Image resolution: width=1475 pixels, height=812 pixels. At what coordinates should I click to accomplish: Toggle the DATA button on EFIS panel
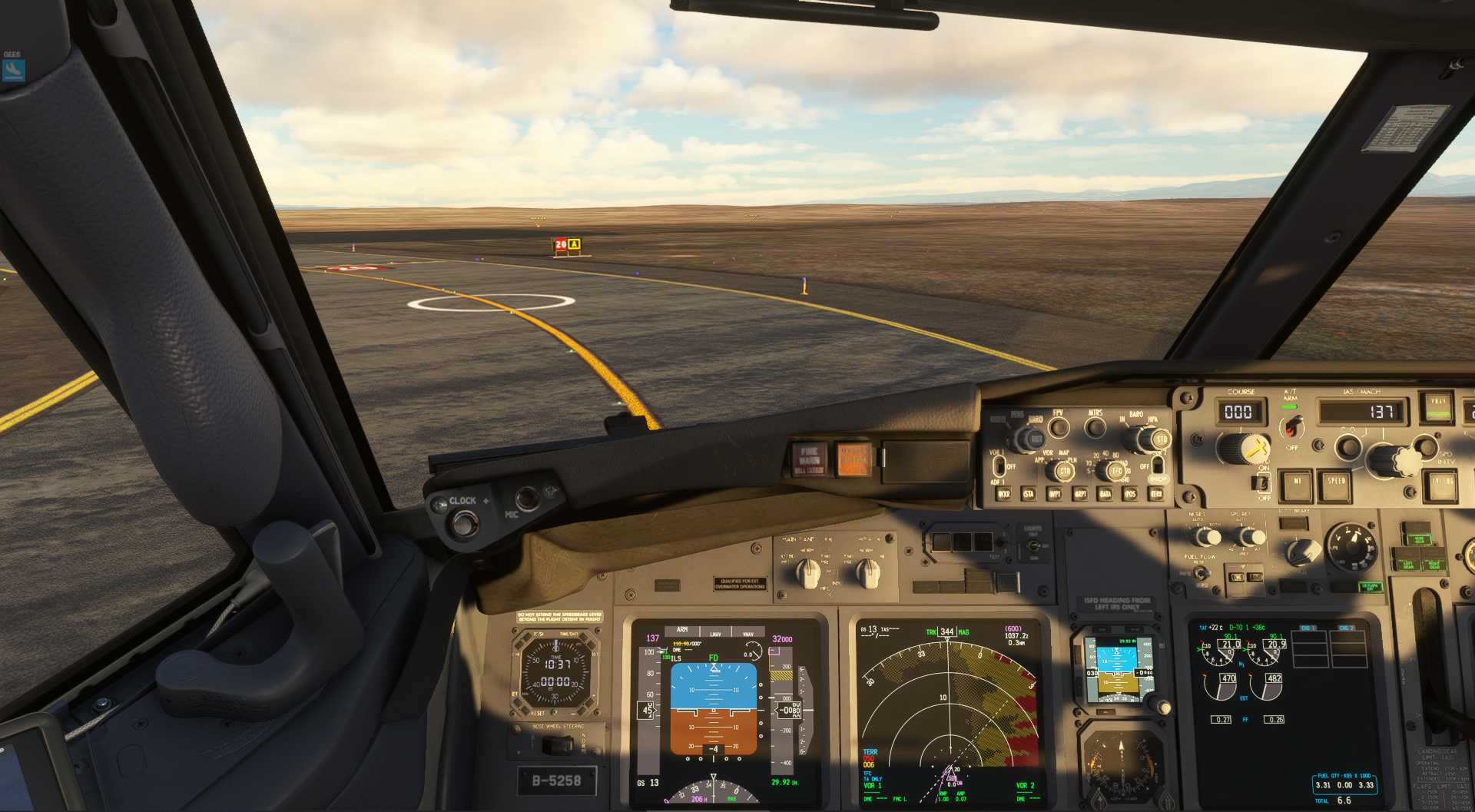click(1105, 494)
